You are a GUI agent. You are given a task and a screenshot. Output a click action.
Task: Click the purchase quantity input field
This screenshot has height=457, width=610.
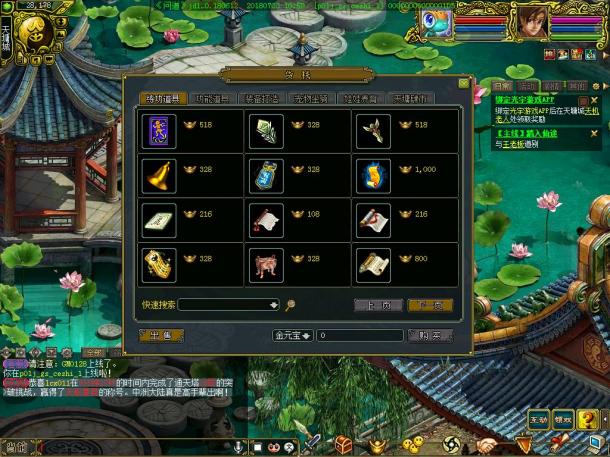tap(360, 335)
